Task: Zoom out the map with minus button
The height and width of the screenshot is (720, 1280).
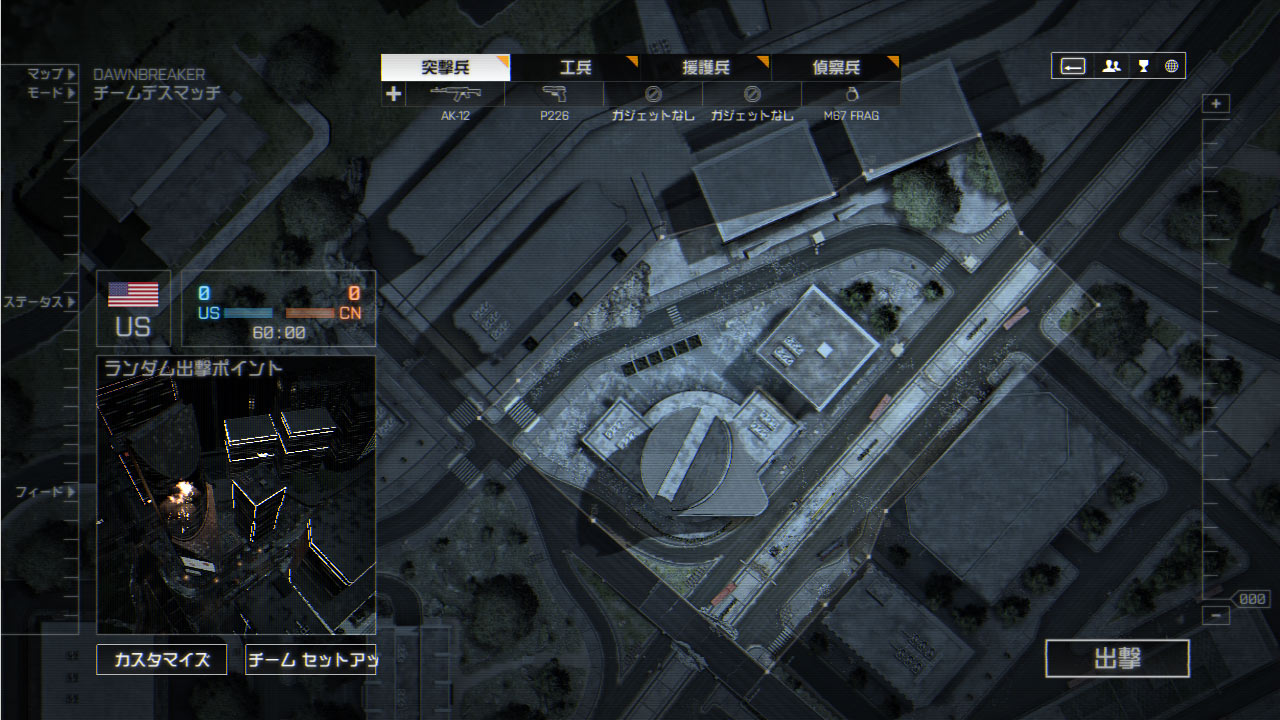Action: tap(1216, 616)
